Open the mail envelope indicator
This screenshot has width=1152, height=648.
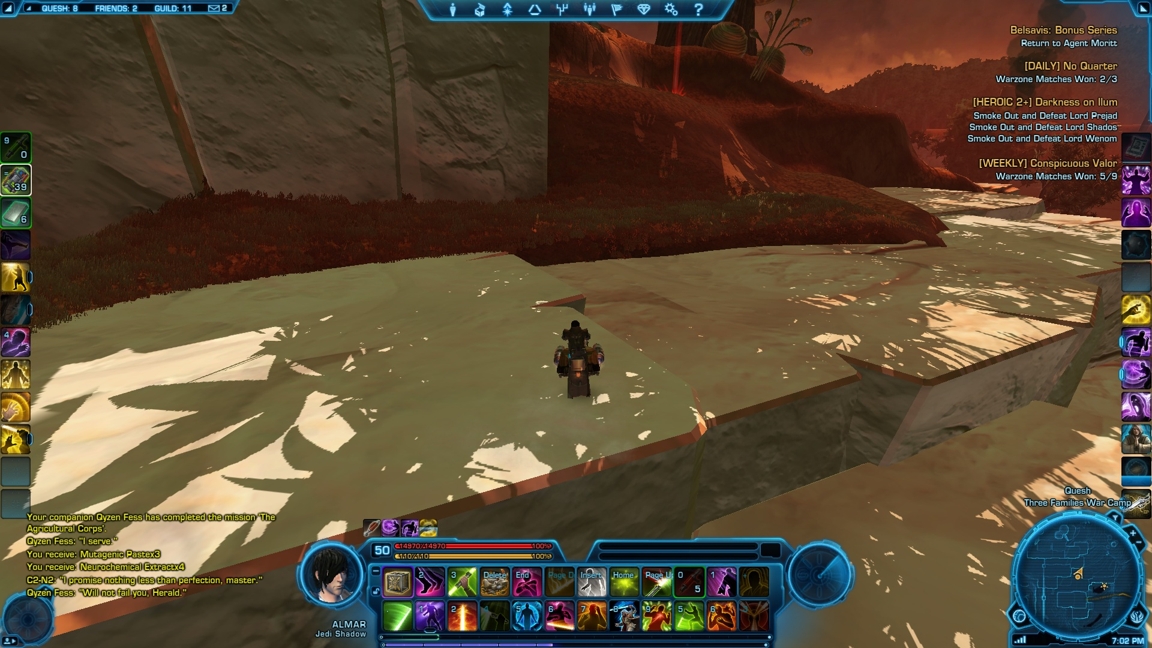coord(217,8)
